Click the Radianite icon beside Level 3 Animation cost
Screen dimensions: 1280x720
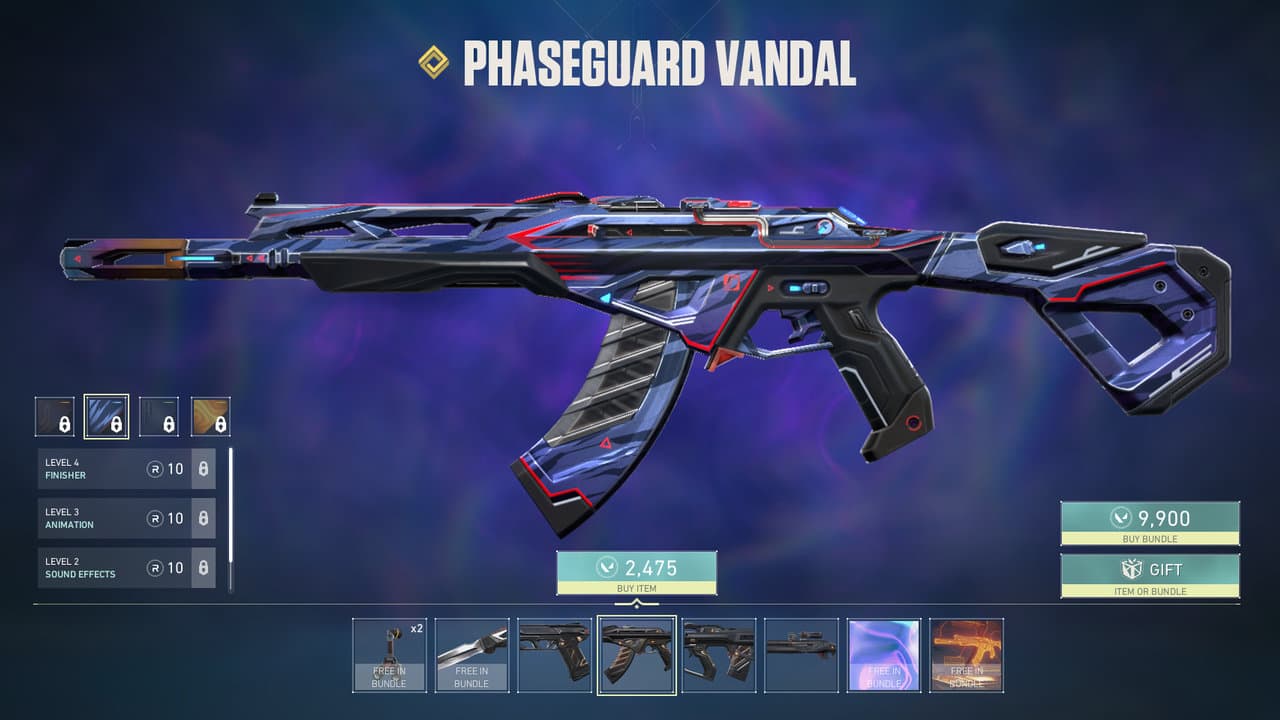(157, 518)
